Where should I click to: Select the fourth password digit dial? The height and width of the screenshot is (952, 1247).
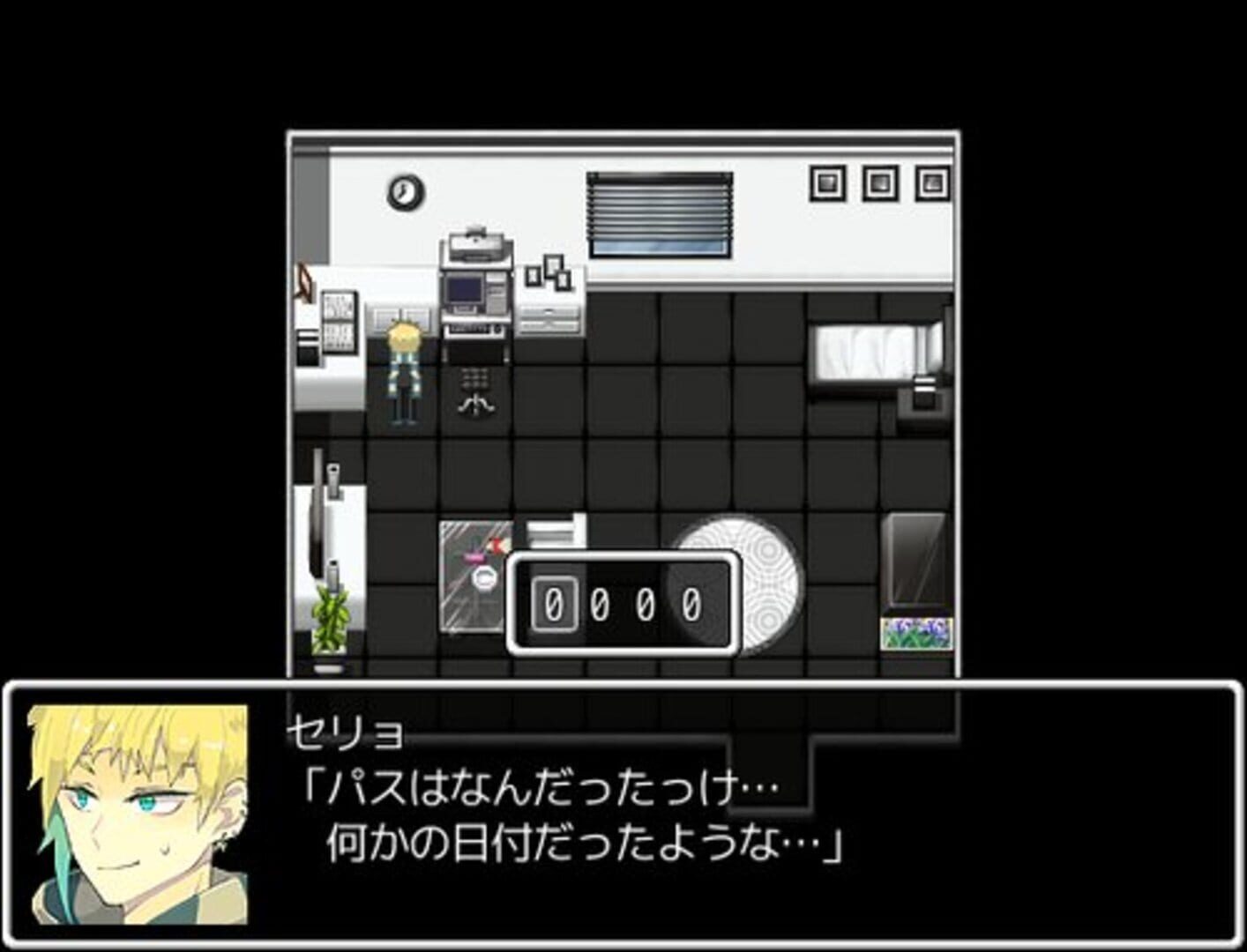pos(692,605)
